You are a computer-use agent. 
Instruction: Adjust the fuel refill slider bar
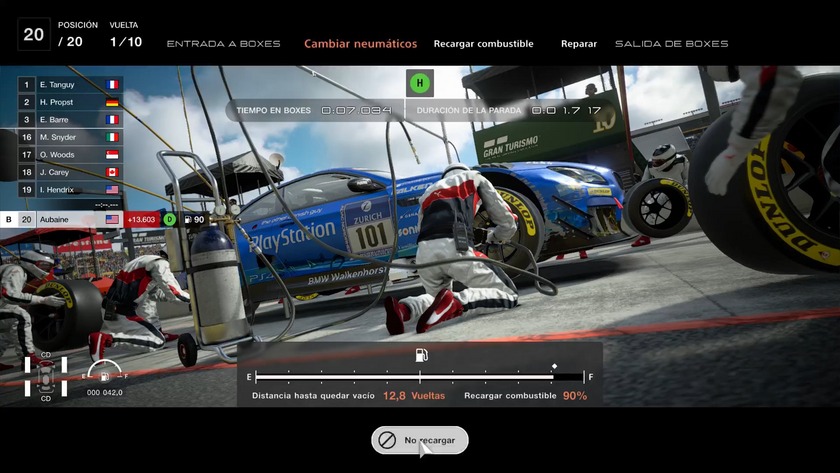[419, 377]
